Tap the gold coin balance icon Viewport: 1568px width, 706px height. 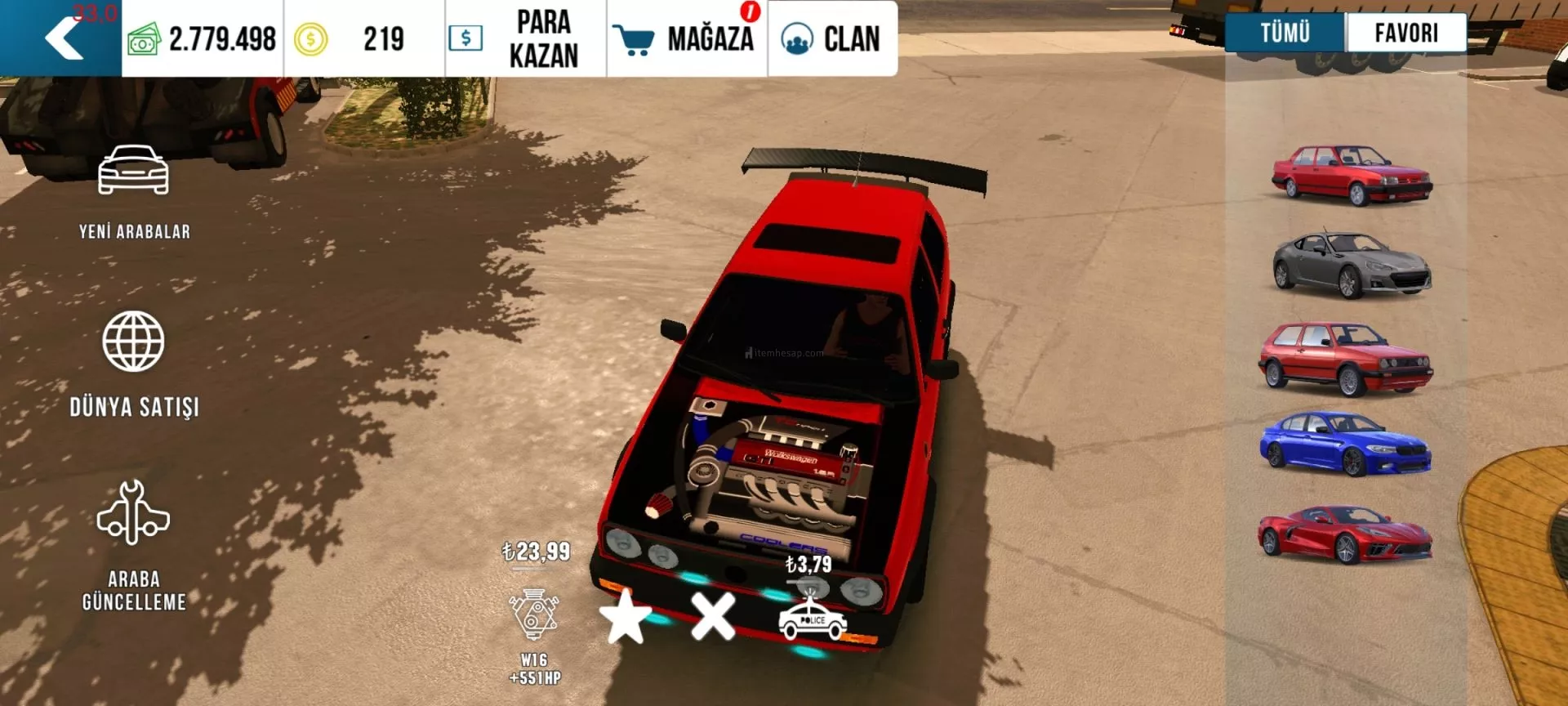[x=310, y=39]
